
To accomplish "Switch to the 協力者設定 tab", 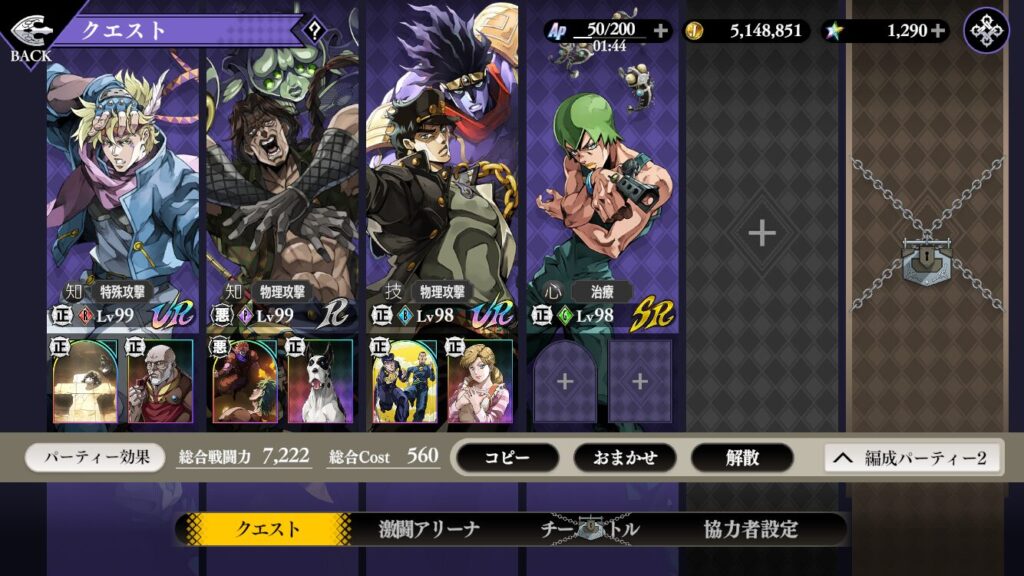I will (750, 529).
